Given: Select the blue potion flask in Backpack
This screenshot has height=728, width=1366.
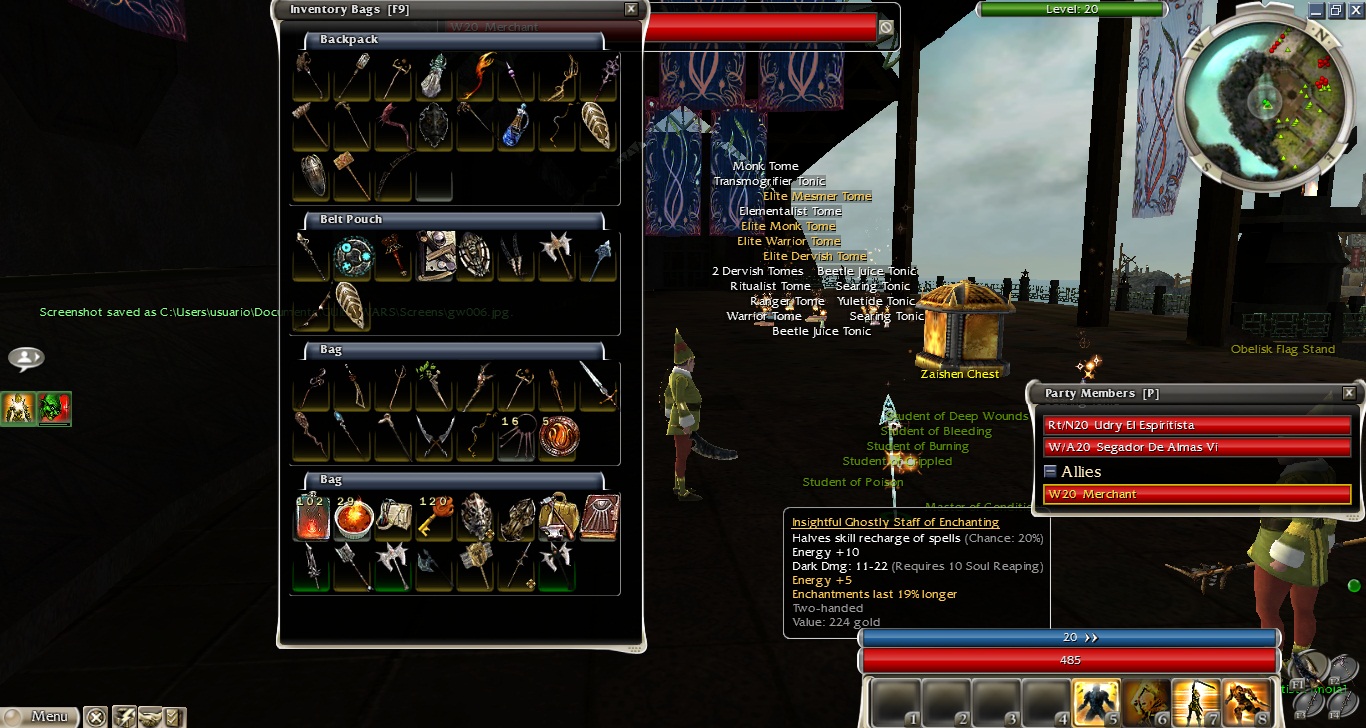Looking at the screenshot, I should coord(515,126).
